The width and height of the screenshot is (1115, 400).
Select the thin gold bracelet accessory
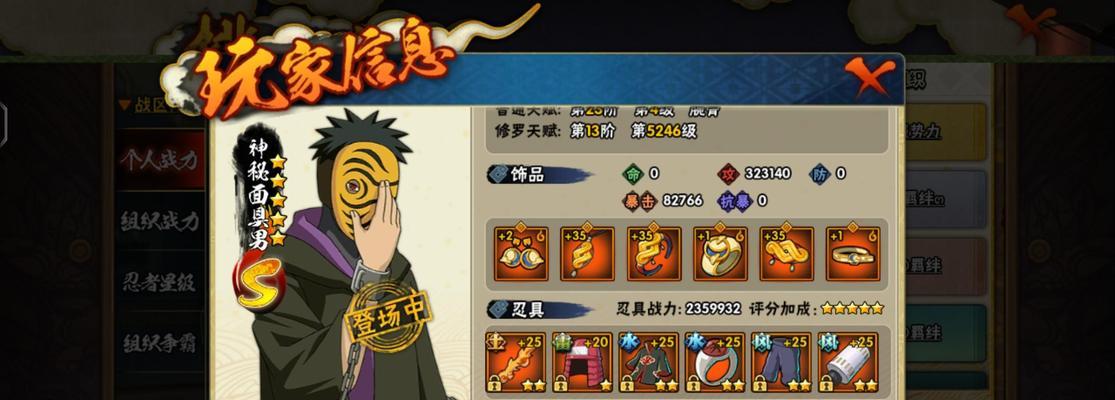(x=853, y=254)
